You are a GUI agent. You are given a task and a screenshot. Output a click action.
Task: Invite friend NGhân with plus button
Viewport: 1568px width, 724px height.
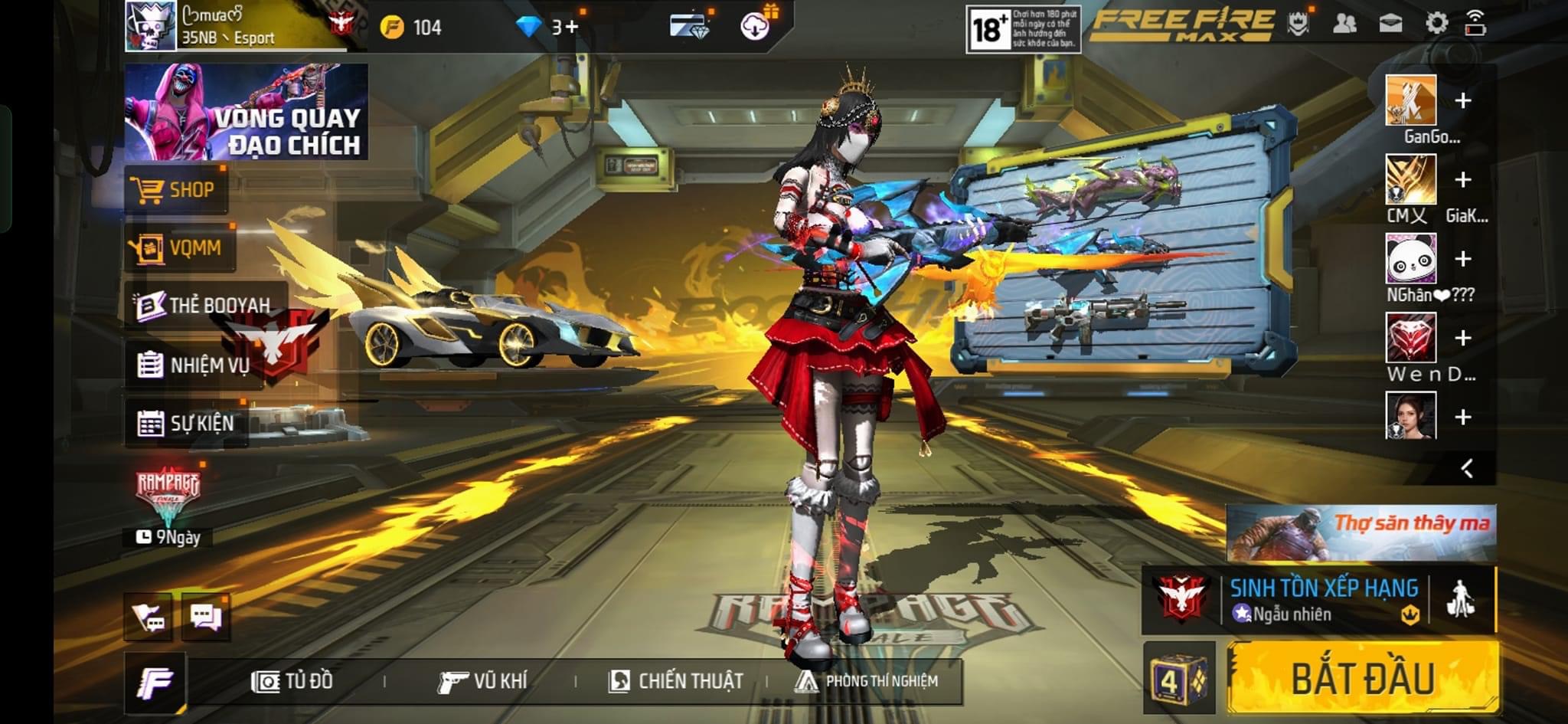1462,259
